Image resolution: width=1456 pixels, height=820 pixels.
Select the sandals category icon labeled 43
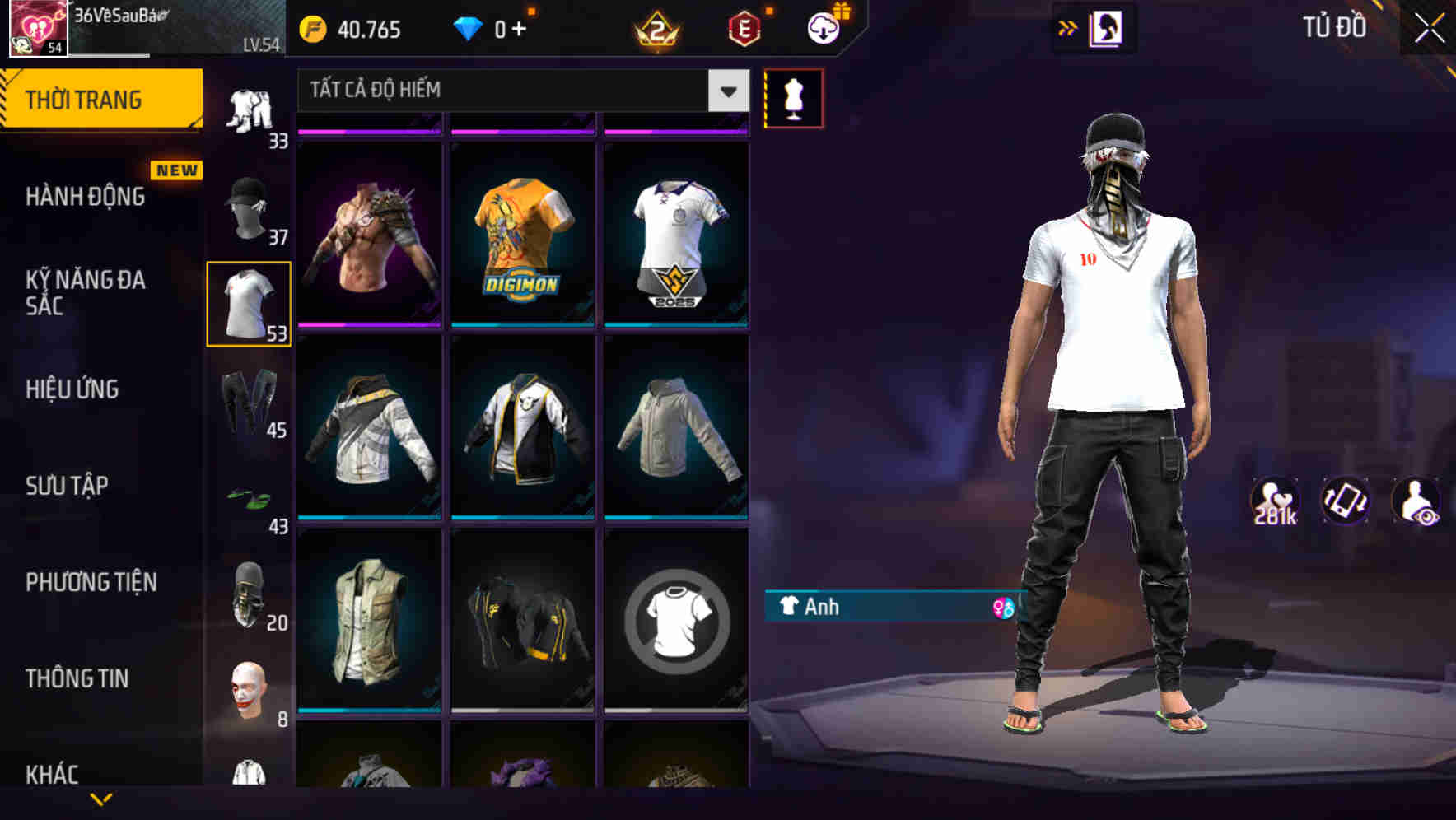pos(248,496)
